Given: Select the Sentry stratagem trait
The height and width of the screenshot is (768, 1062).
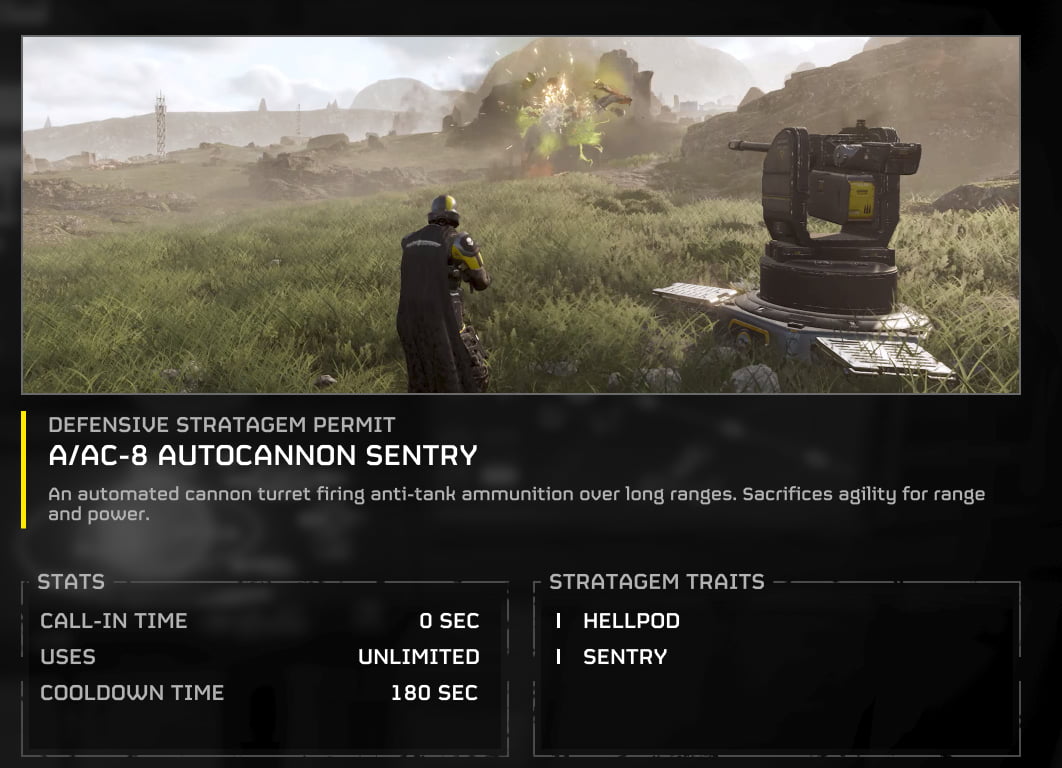Looking at the screenshot, I should [x=624, y=657].
